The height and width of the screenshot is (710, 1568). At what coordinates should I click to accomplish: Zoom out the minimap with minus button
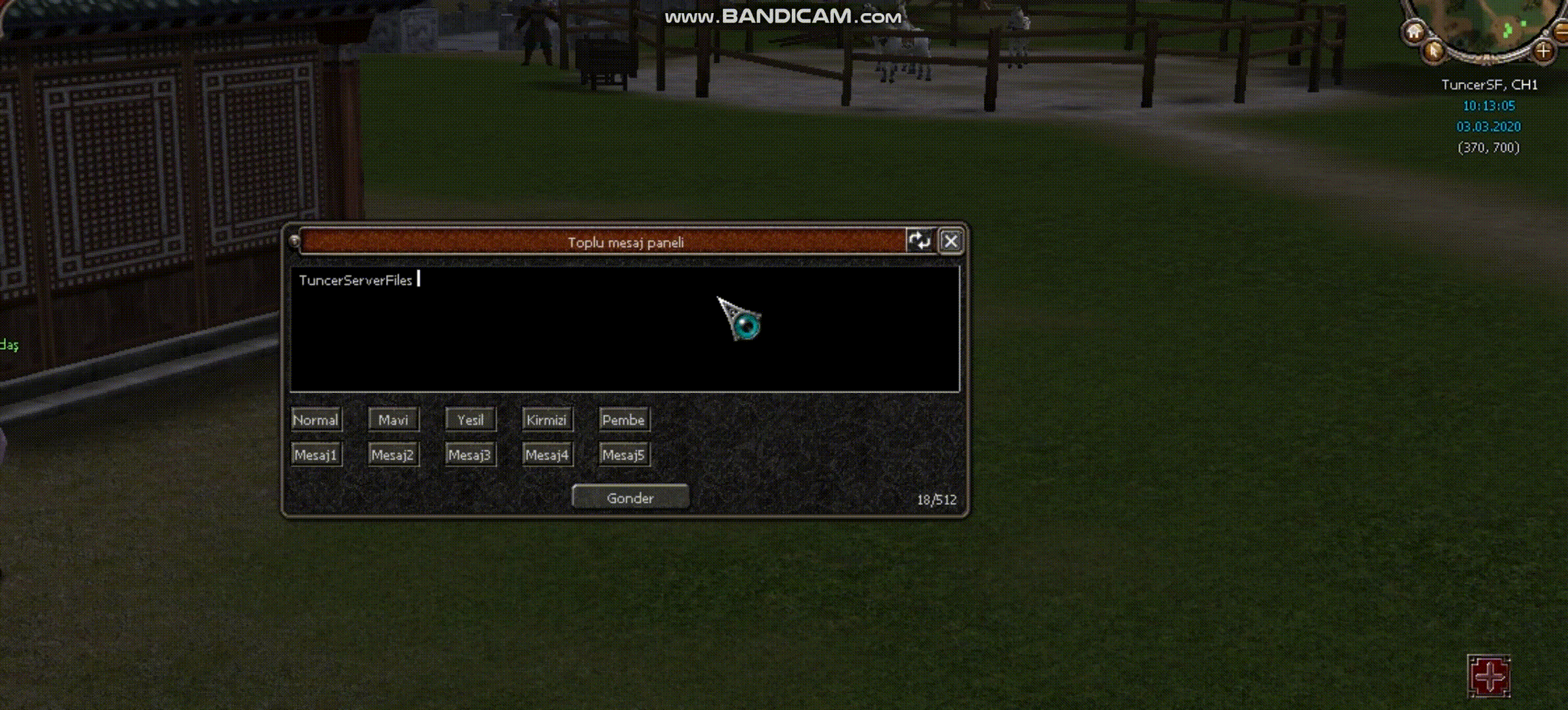tap(1563, 30)
